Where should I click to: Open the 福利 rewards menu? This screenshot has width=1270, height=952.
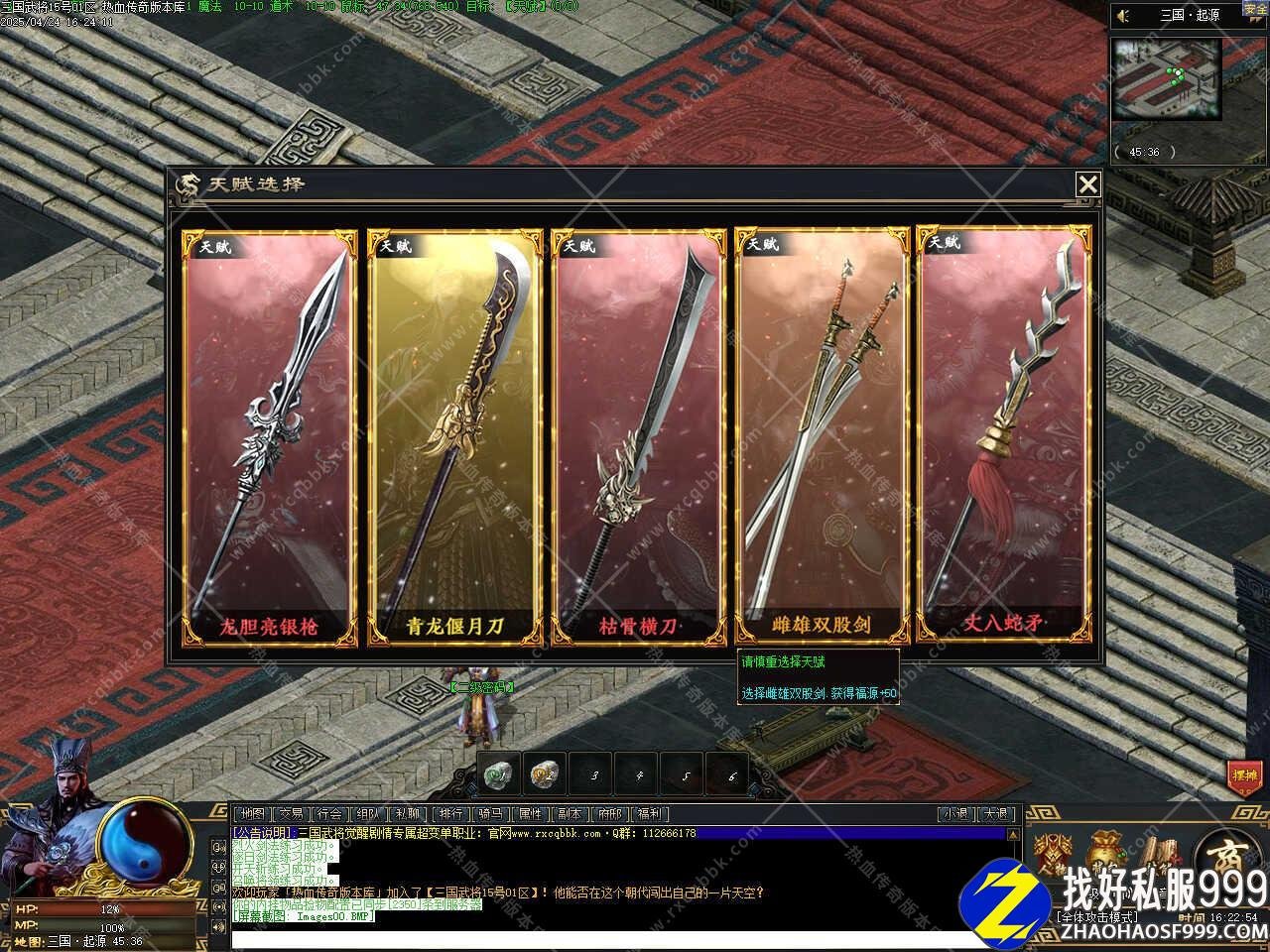coord(649,814)
